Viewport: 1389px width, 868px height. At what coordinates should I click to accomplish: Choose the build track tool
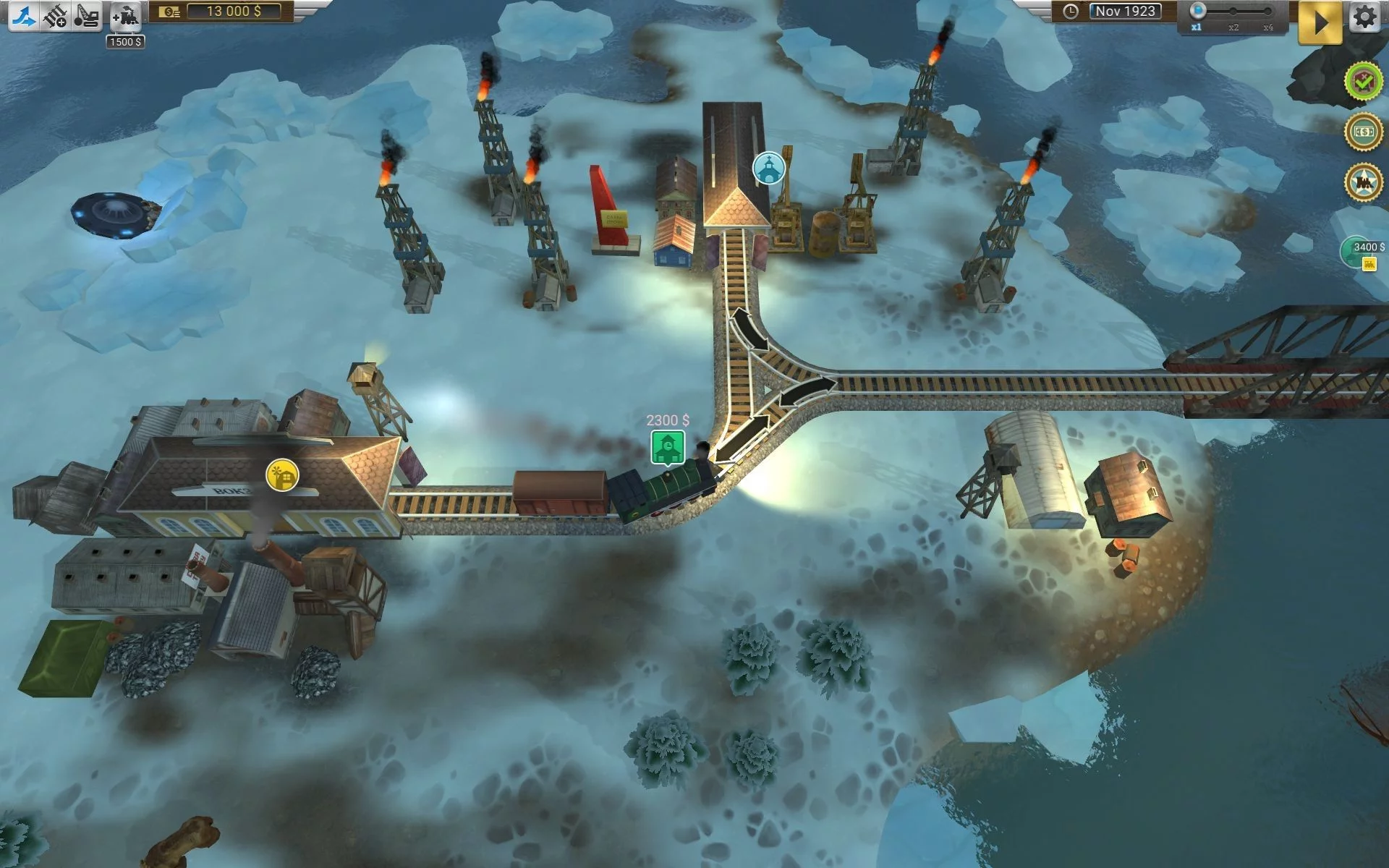(55, 16)
